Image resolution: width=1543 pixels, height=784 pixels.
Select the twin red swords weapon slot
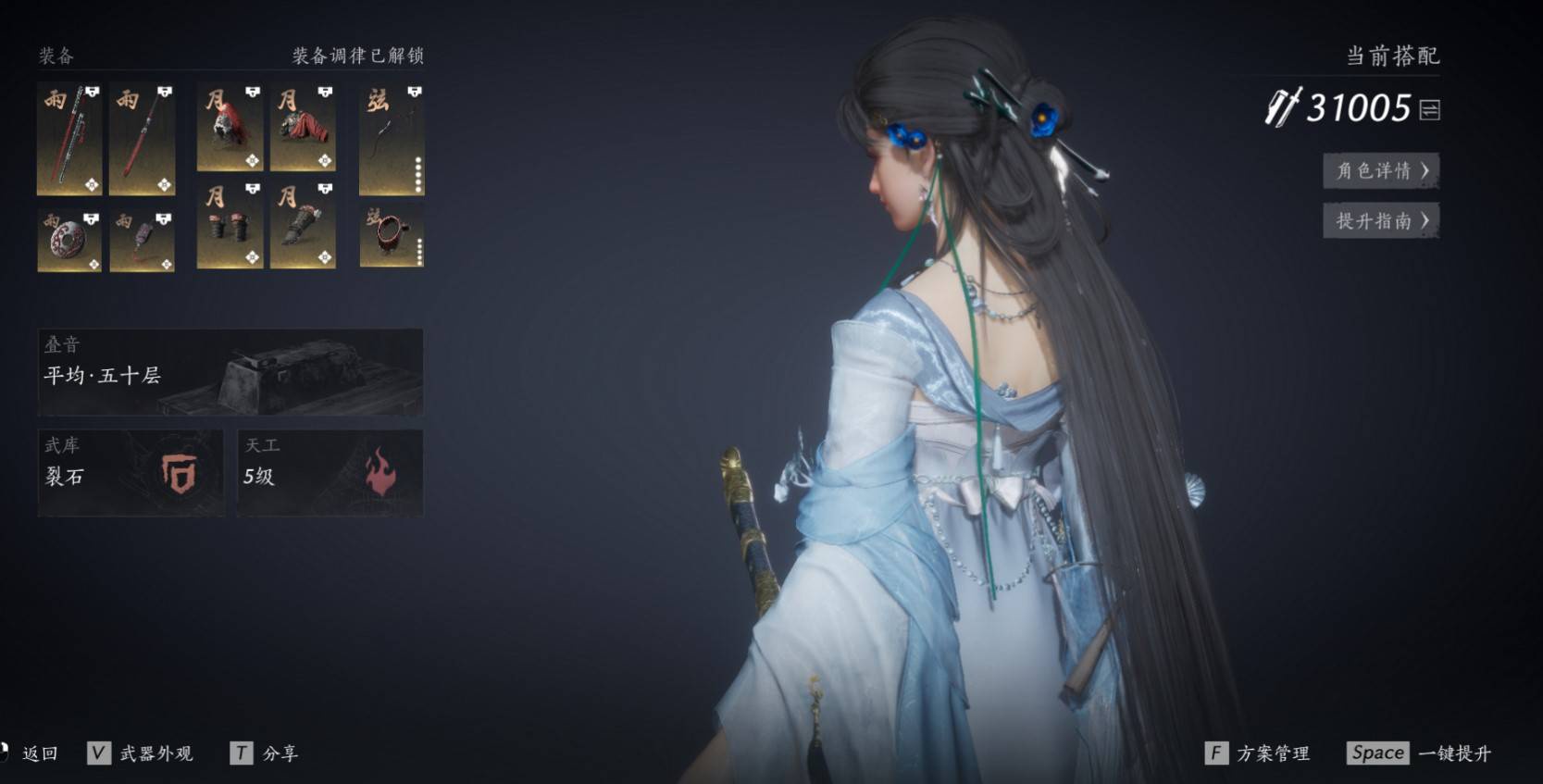[69, 140]
